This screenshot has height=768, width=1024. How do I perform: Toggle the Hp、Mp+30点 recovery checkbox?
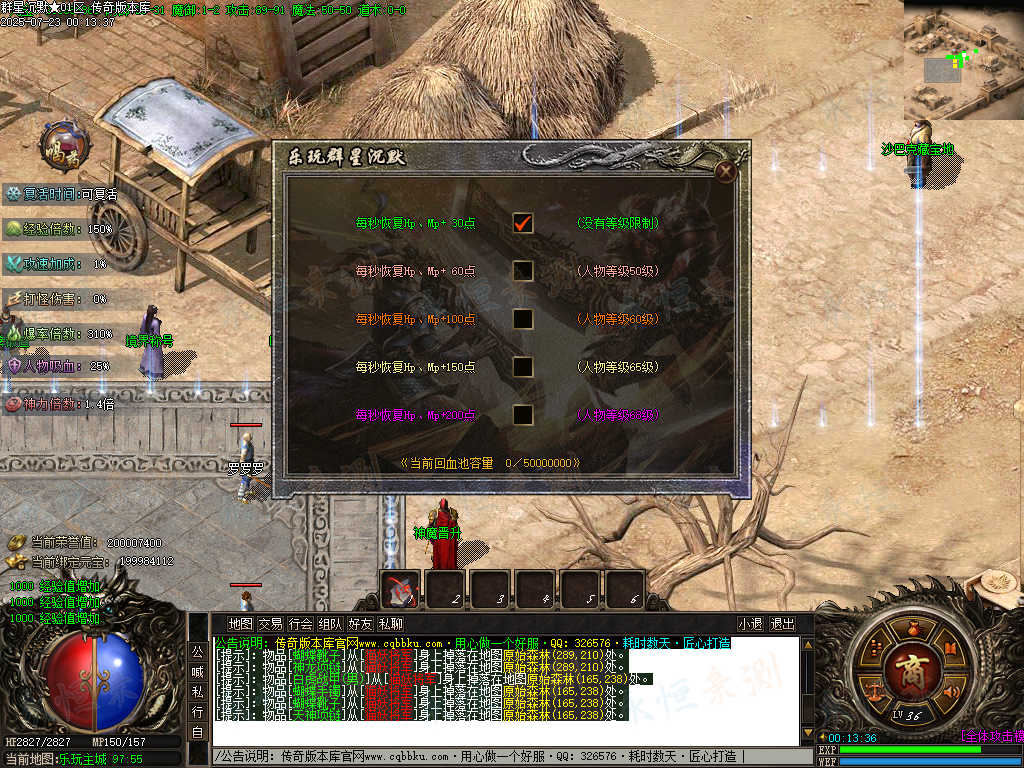(x=522, y=223)
